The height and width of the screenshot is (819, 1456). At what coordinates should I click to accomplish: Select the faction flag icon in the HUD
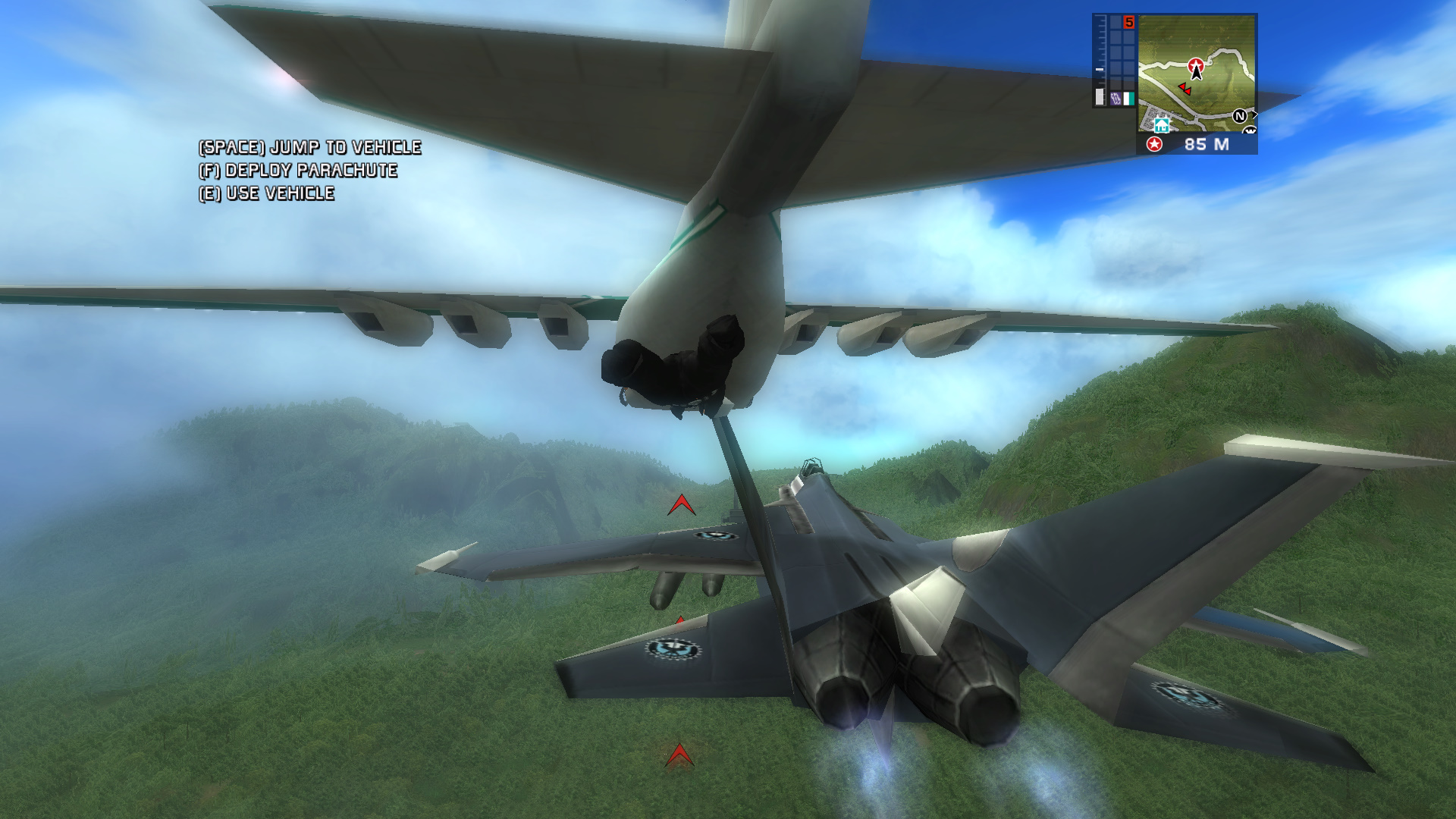(x=1128, y=97)
